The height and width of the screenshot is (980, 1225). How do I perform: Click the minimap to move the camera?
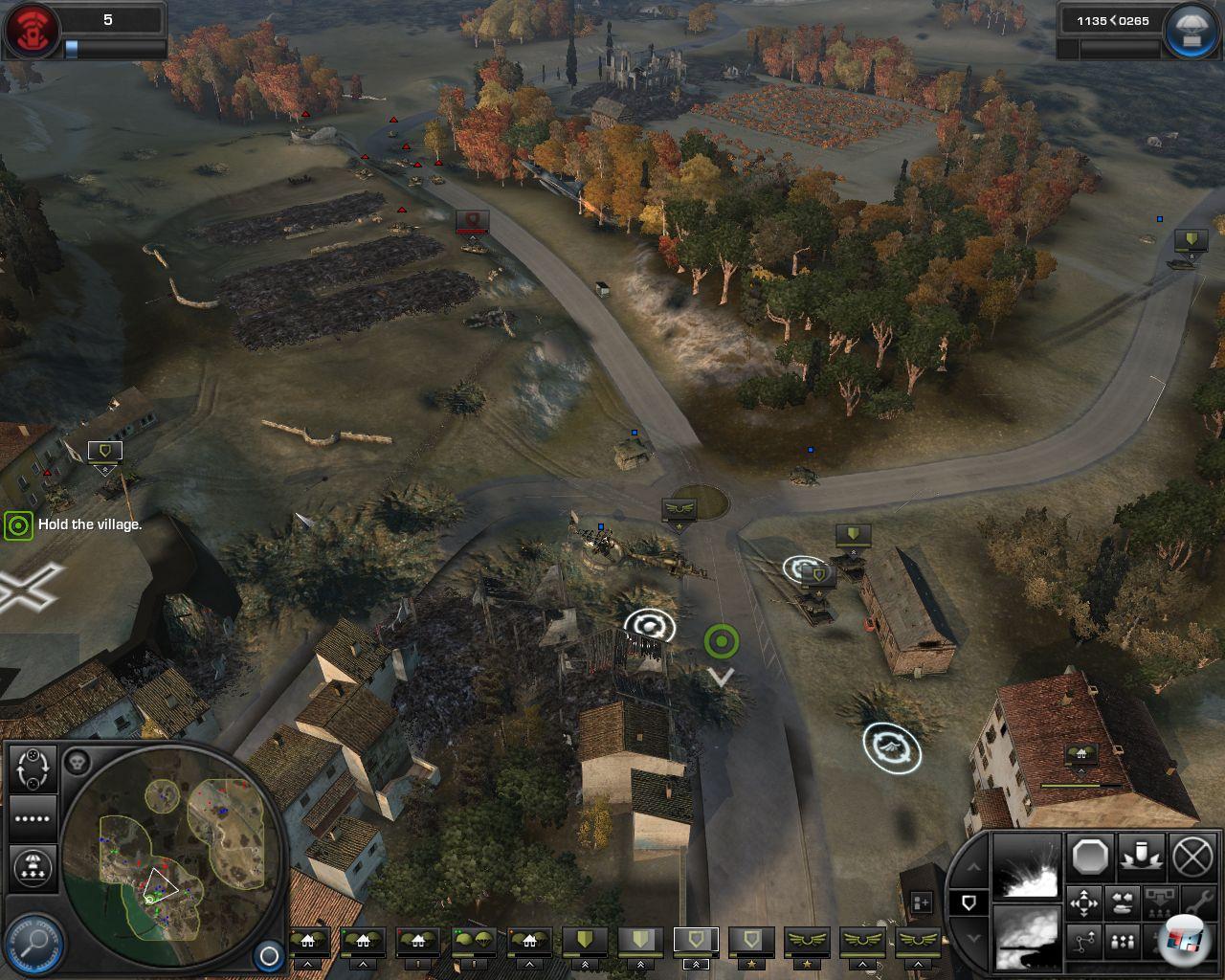[x=172, y=857]
